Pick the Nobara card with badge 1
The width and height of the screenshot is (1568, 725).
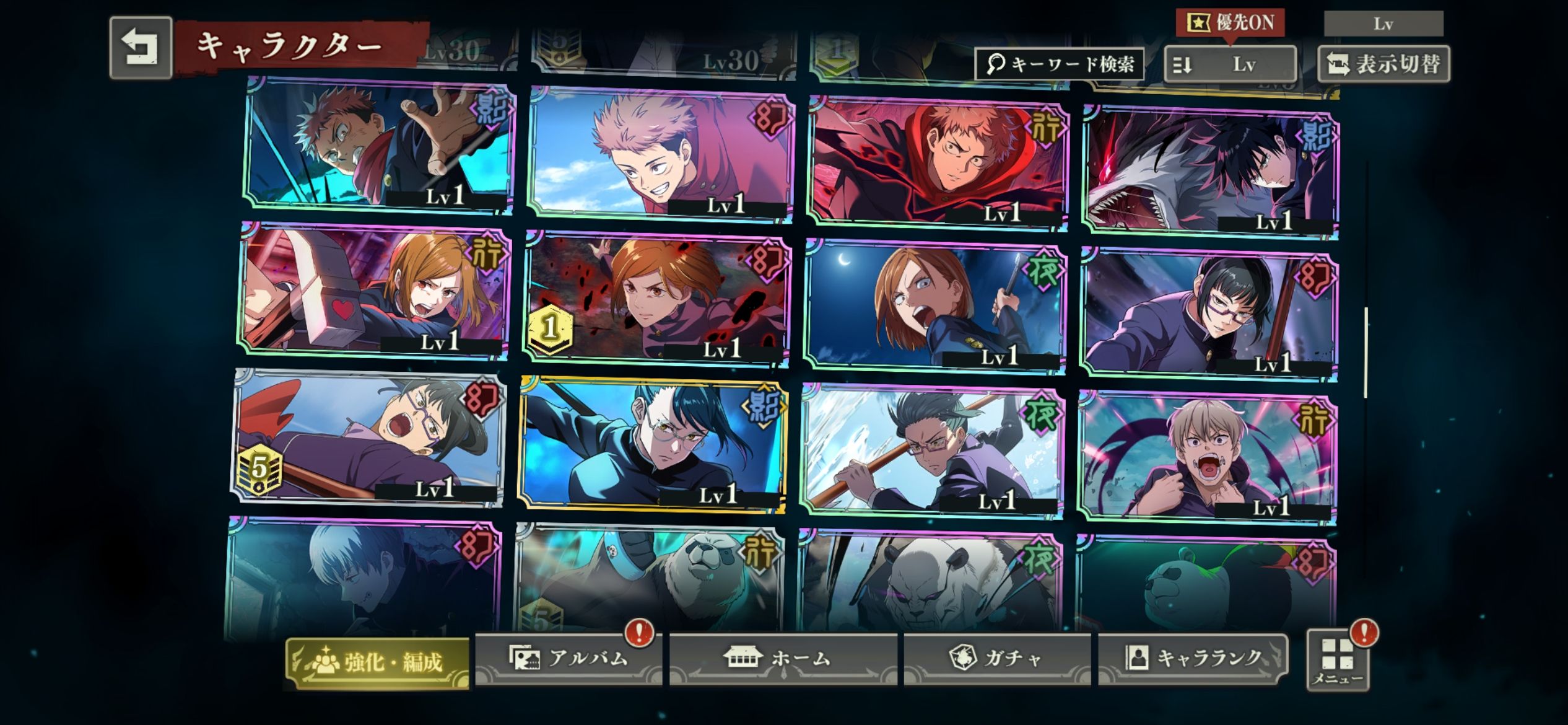point(656,299)
